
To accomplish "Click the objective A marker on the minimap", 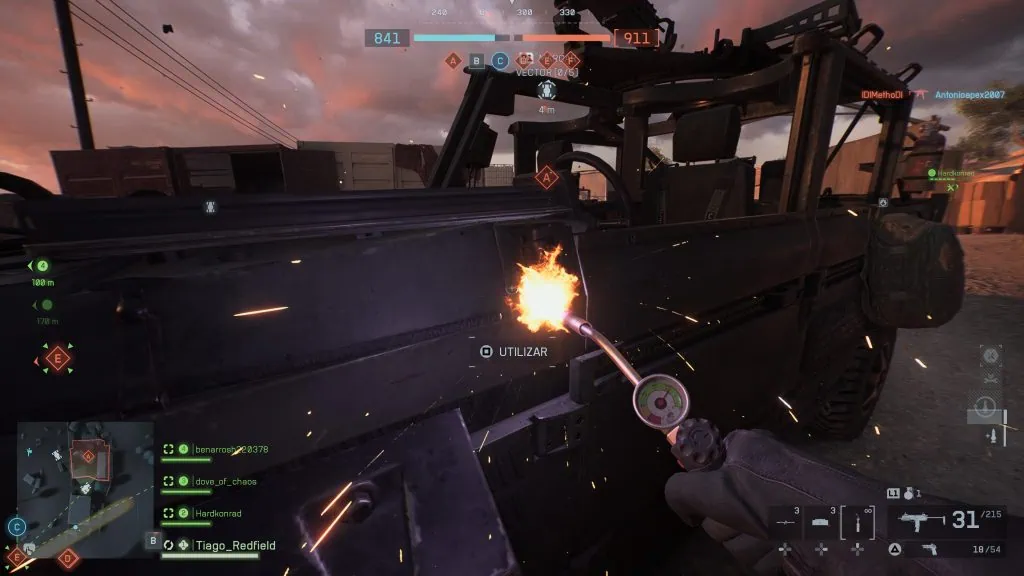I will (88, 456).
